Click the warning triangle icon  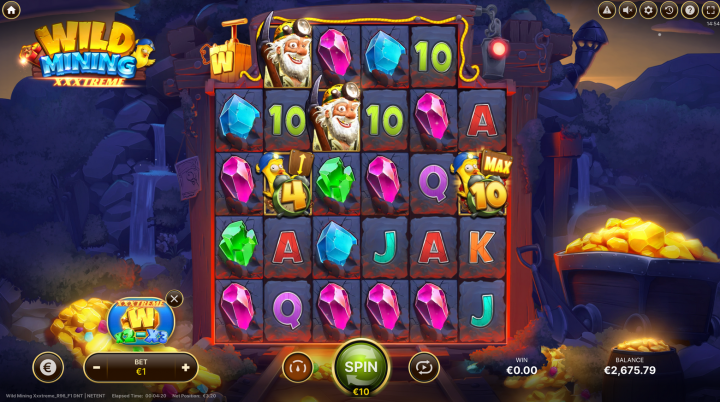click(606, 10)
